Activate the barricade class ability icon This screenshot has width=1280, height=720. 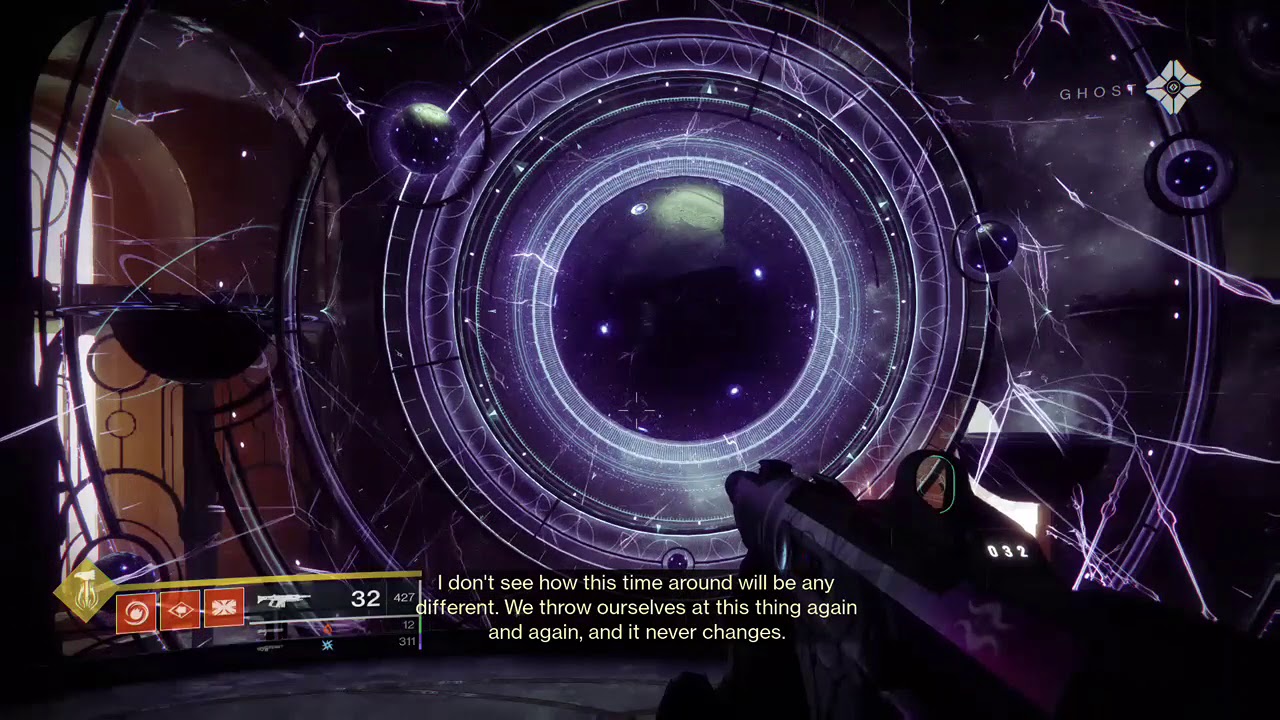(x=224, y=609)
